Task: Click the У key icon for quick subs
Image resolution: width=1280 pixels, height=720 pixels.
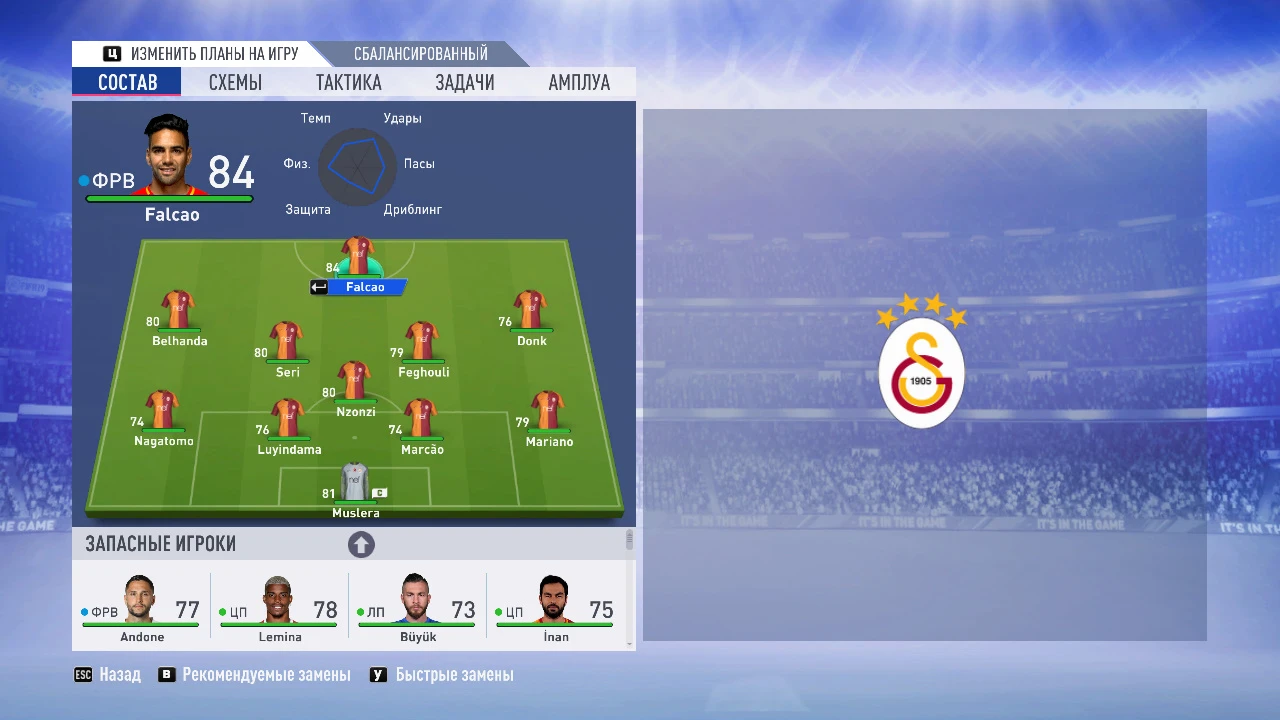Action: [378, 675]
